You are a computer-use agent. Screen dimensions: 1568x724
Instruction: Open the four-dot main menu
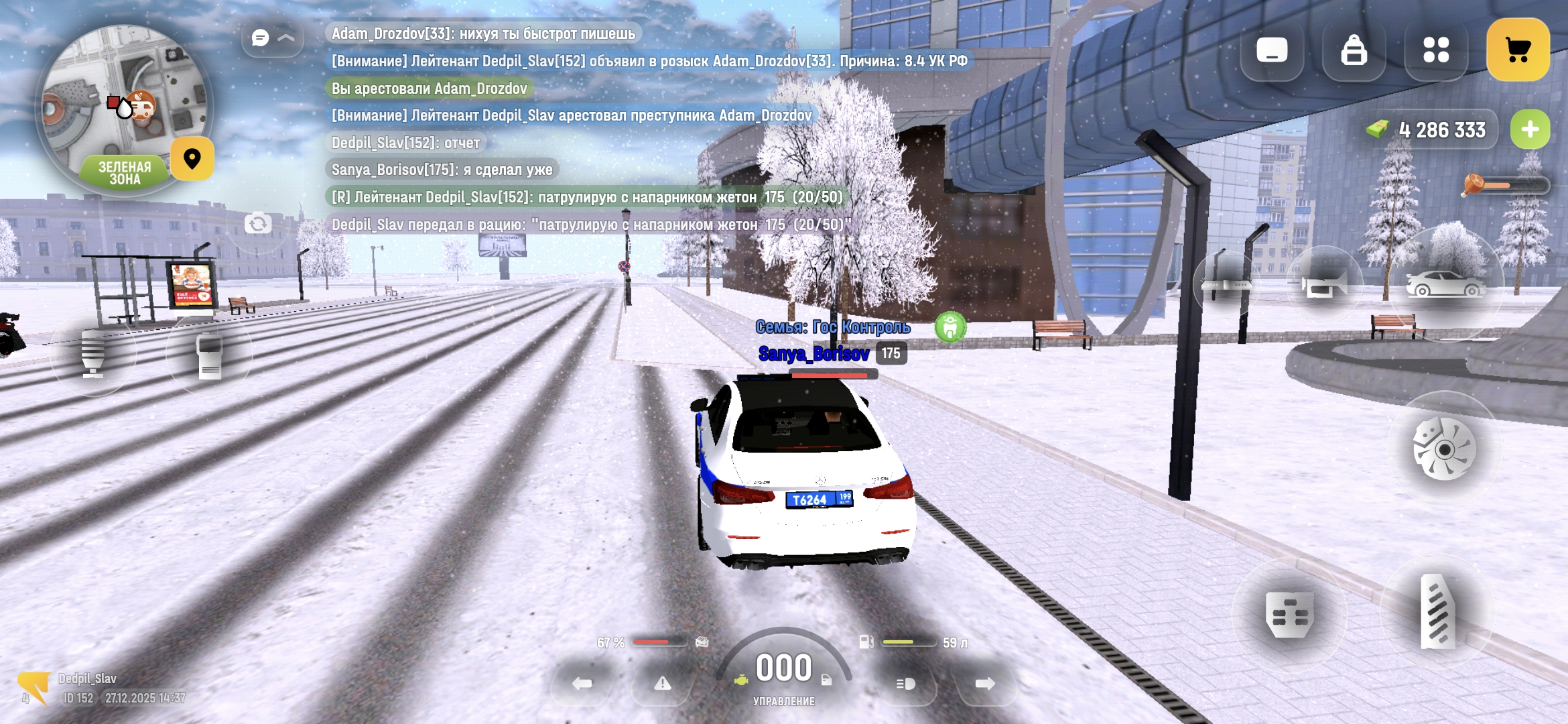coord(1435,50)
